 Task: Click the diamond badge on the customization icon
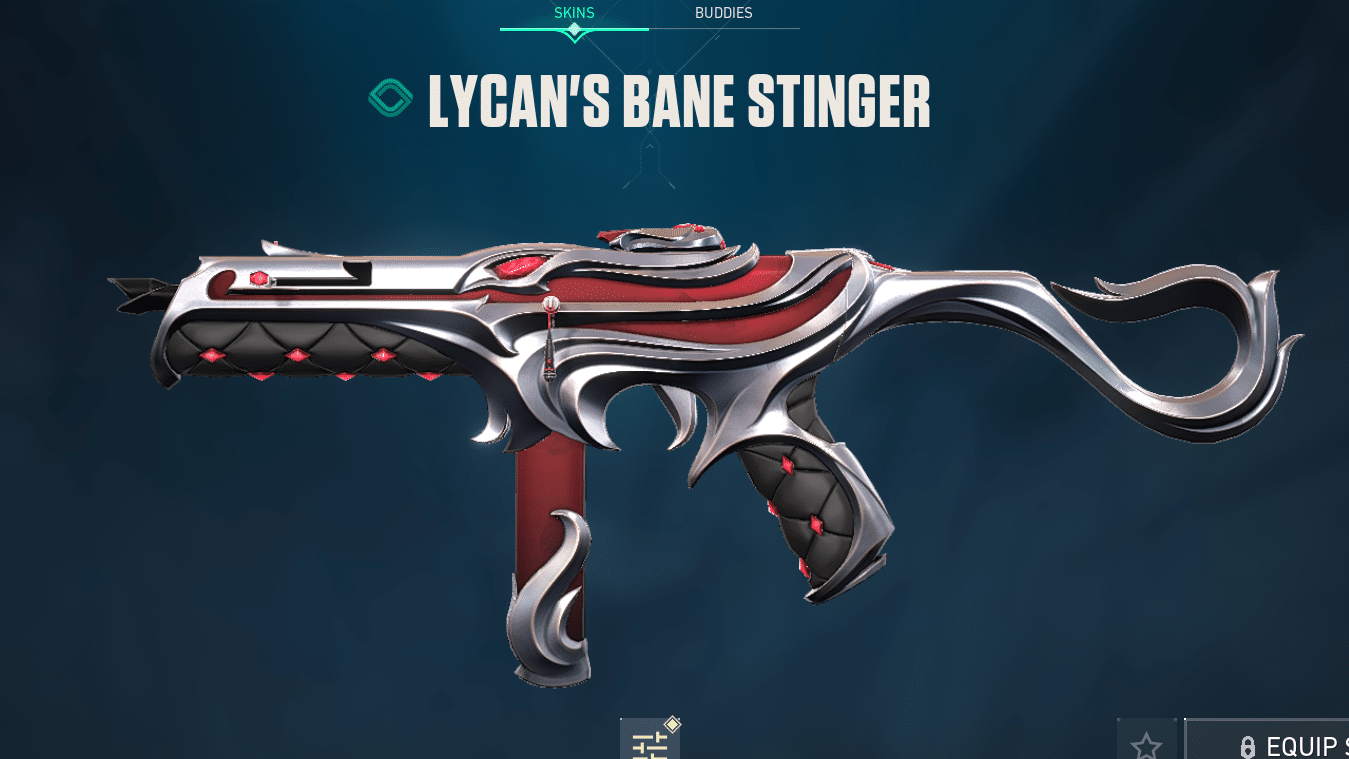[x=670, y=722]
